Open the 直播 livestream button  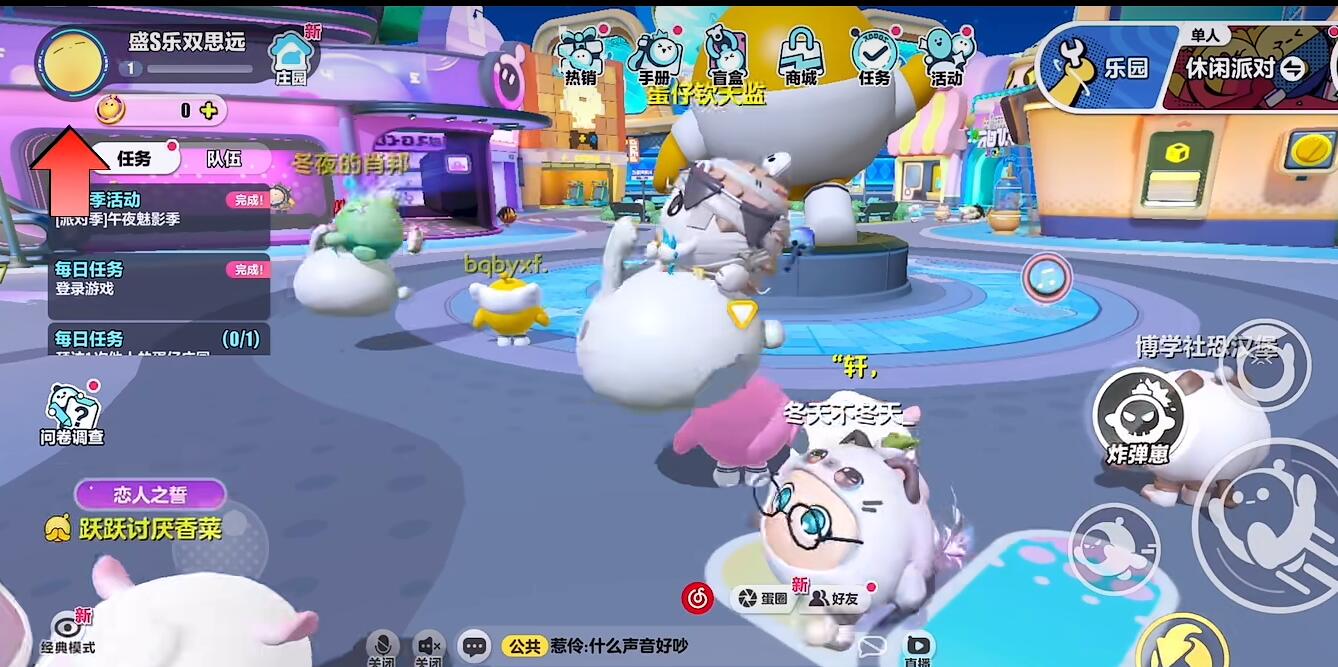pyautogui.click(x=917, y=648)
